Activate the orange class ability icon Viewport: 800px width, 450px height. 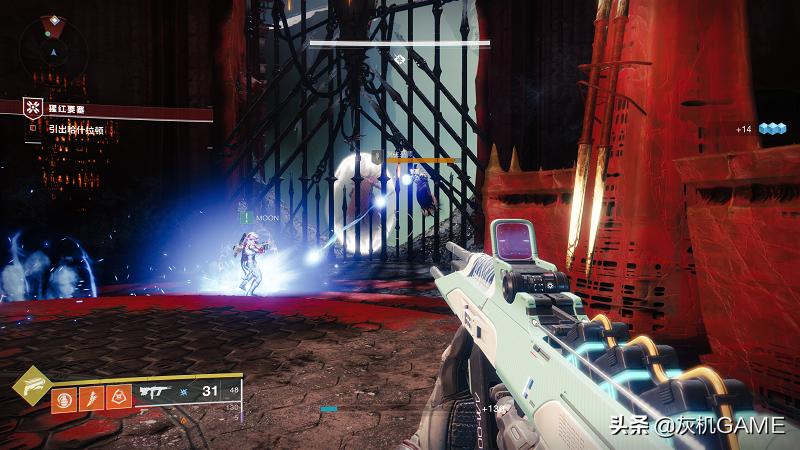(x=117, y=399)
